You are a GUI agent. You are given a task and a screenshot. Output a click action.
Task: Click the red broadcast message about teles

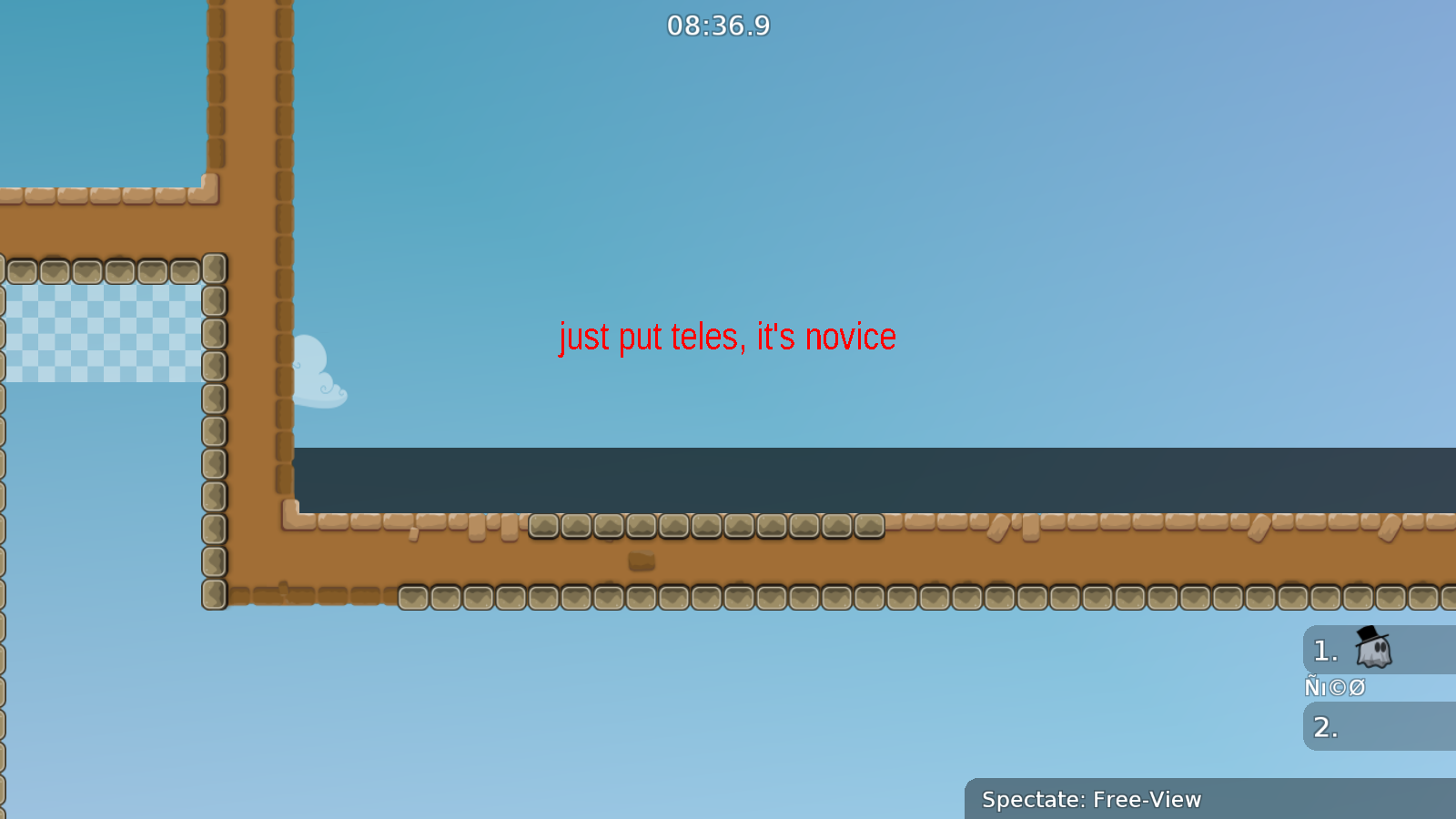(x=726, y=337)
